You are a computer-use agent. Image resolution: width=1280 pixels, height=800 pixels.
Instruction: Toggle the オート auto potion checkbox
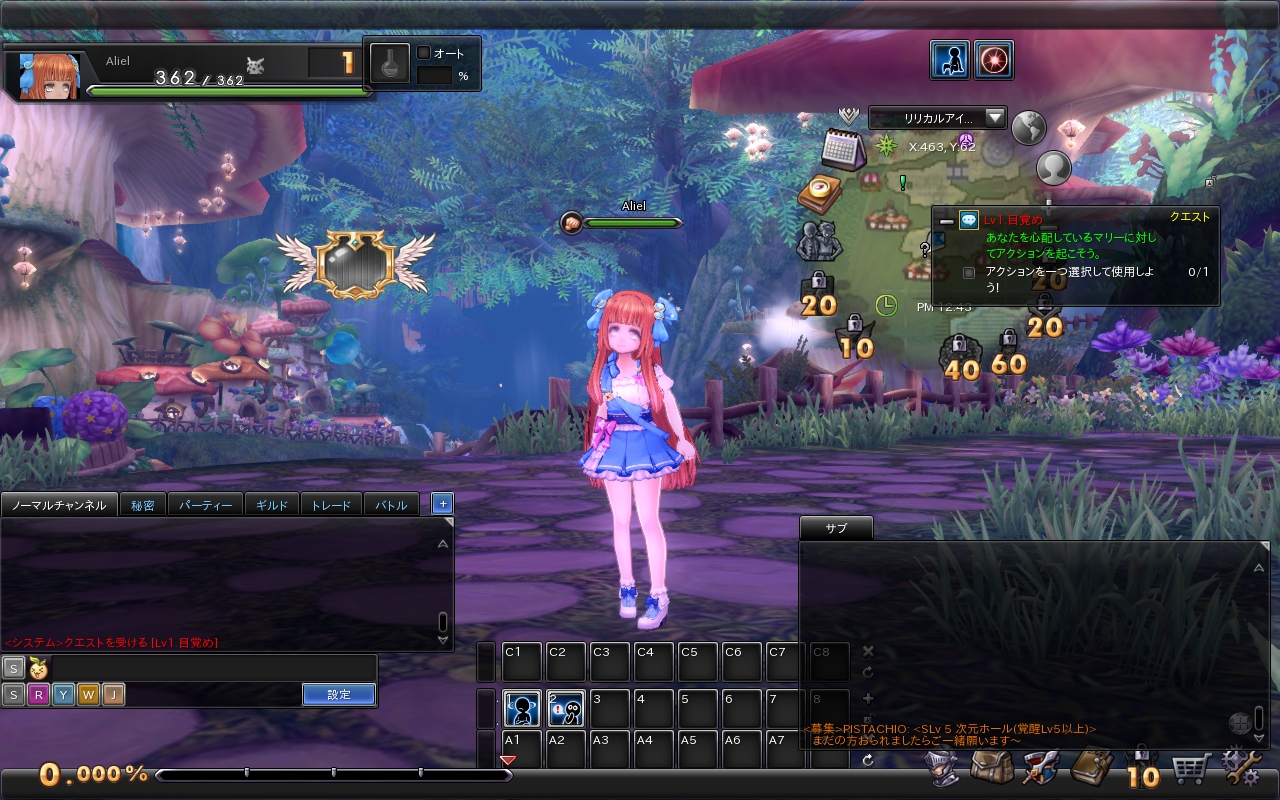(424, 53)
